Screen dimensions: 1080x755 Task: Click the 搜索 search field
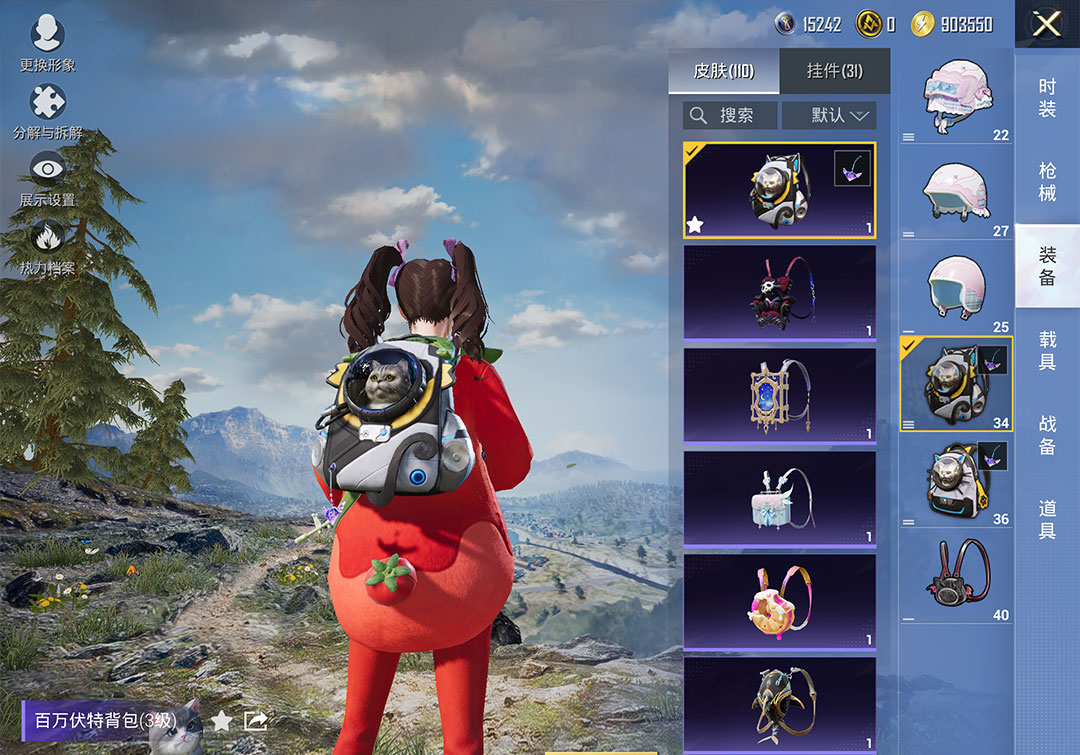coord(730,115)
